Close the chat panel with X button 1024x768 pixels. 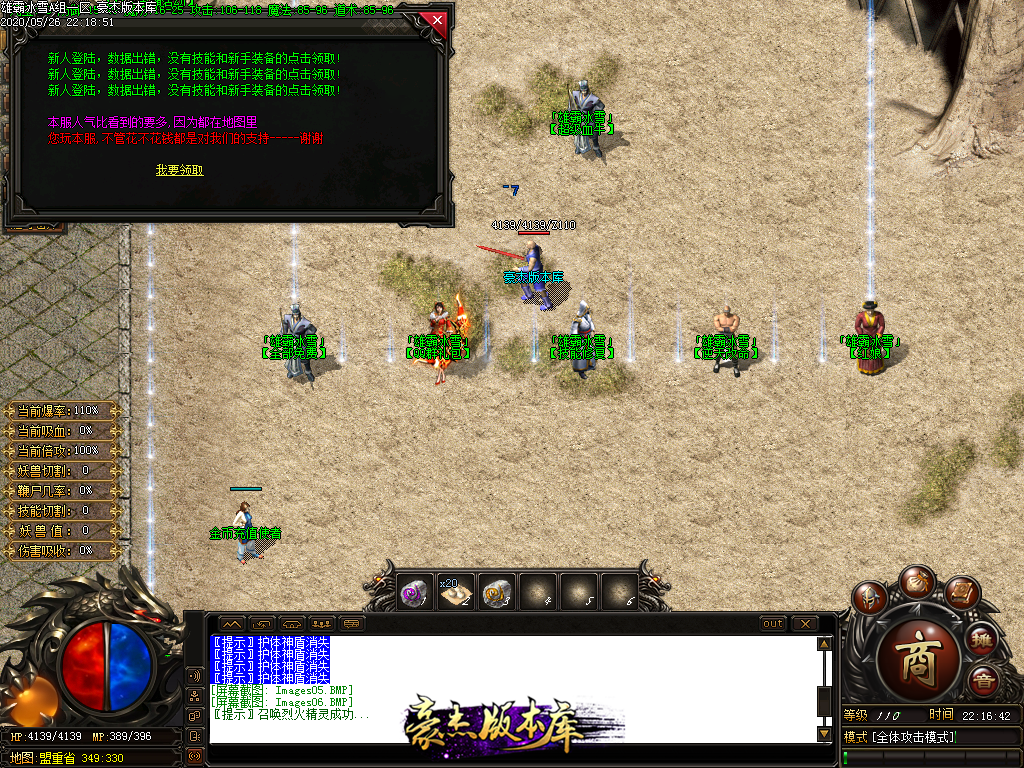[x=804, y=624]
